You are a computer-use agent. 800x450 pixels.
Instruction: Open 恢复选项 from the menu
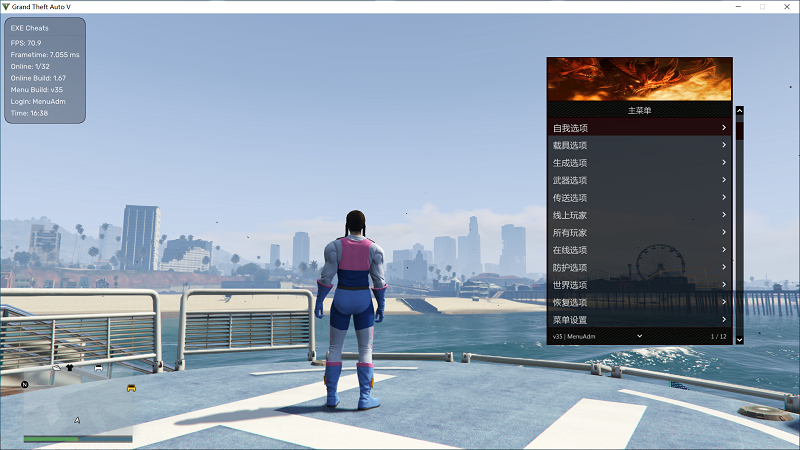click(x=639, y=302)
